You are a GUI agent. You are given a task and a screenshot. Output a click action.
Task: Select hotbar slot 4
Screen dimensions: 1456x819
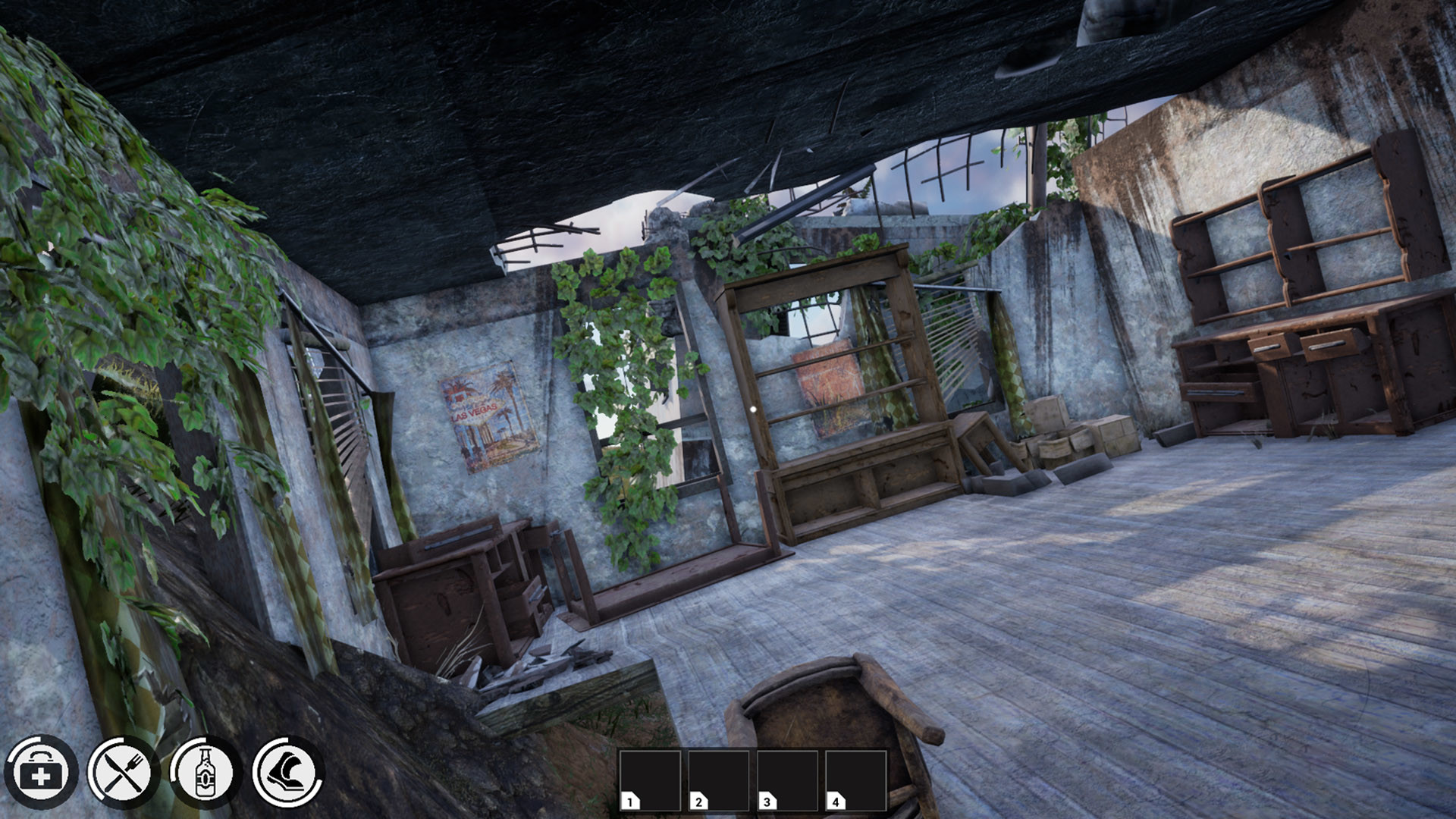[857, 781]
